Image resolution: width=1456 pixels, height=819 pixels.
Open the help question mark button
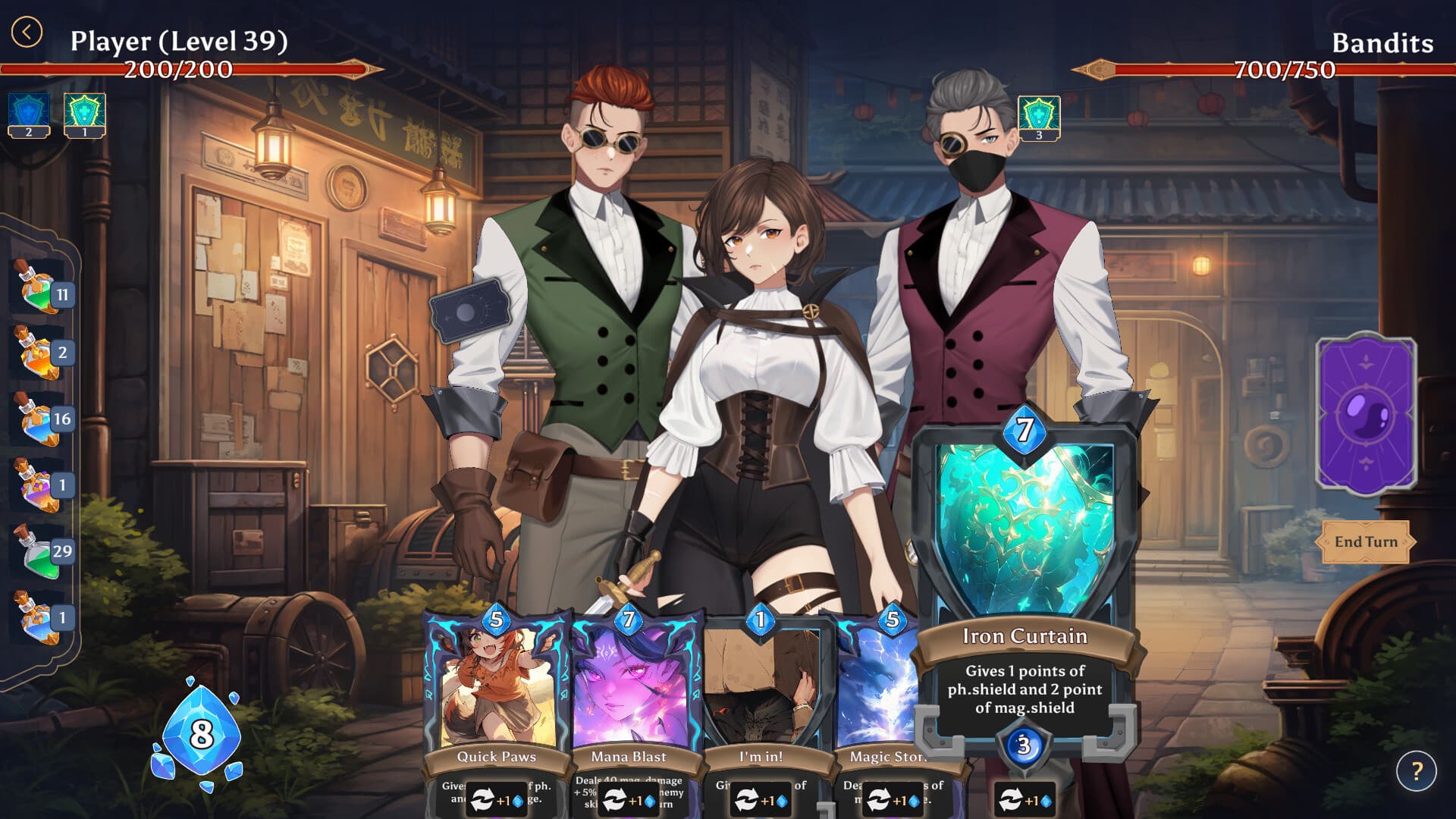(1416, 771)
